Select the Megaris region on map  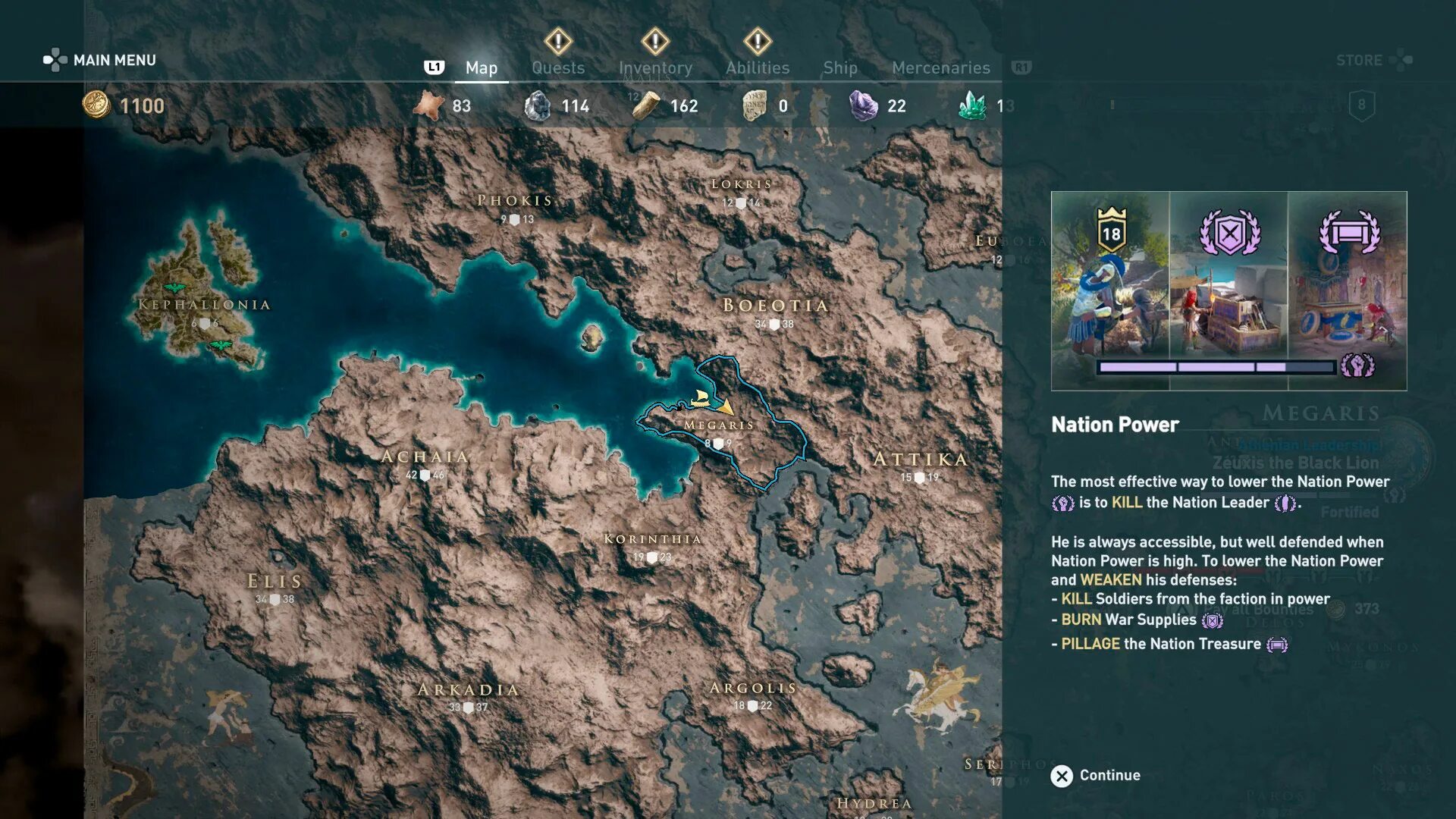[719, 425]
